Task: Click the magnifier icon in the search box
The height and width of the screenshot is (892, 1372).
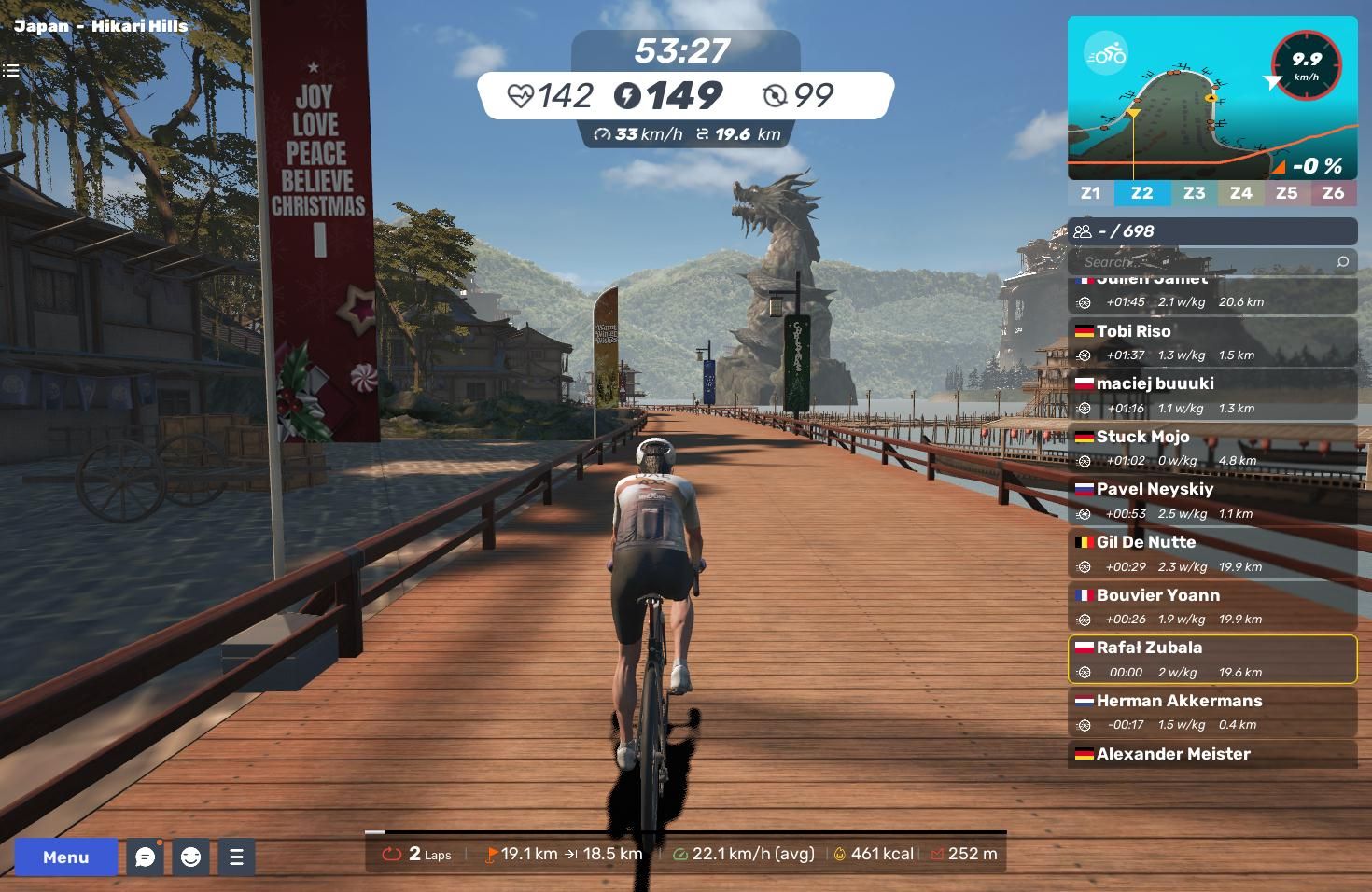Action: (1342, 262)
